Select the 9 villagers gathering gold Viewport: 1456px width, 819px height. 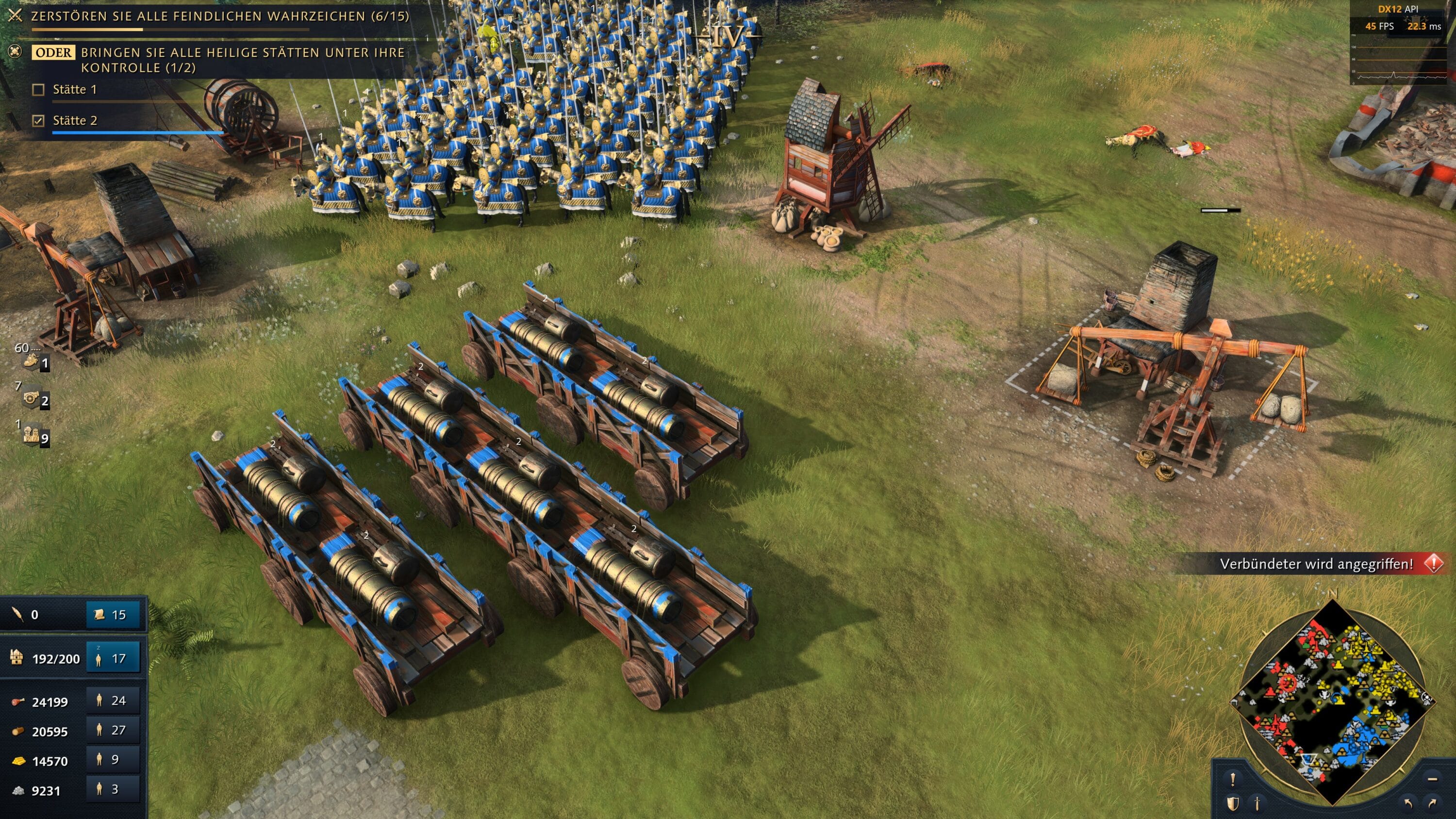pos(113,760)
